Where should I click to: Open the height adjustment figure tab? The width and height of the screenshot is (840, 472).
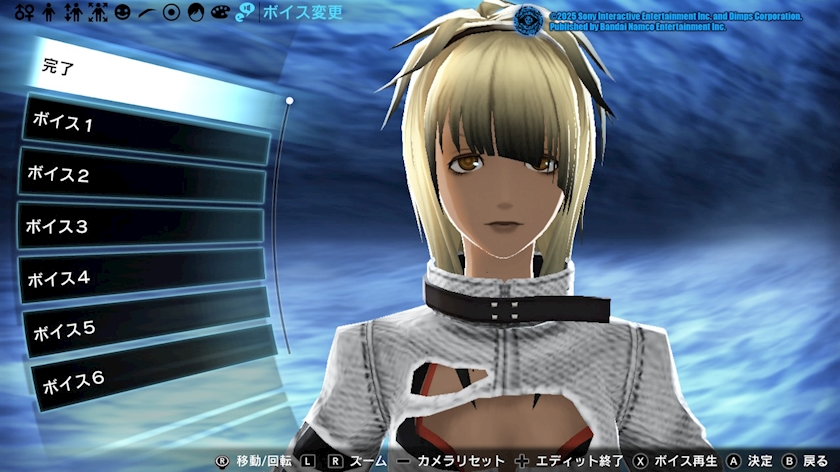(73, 13)
